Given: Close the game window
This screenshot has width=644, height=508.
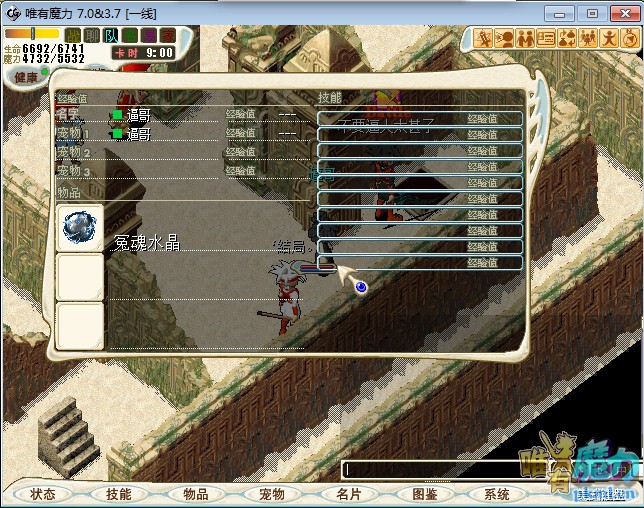Looking at the screenshot, I should 624,13.
